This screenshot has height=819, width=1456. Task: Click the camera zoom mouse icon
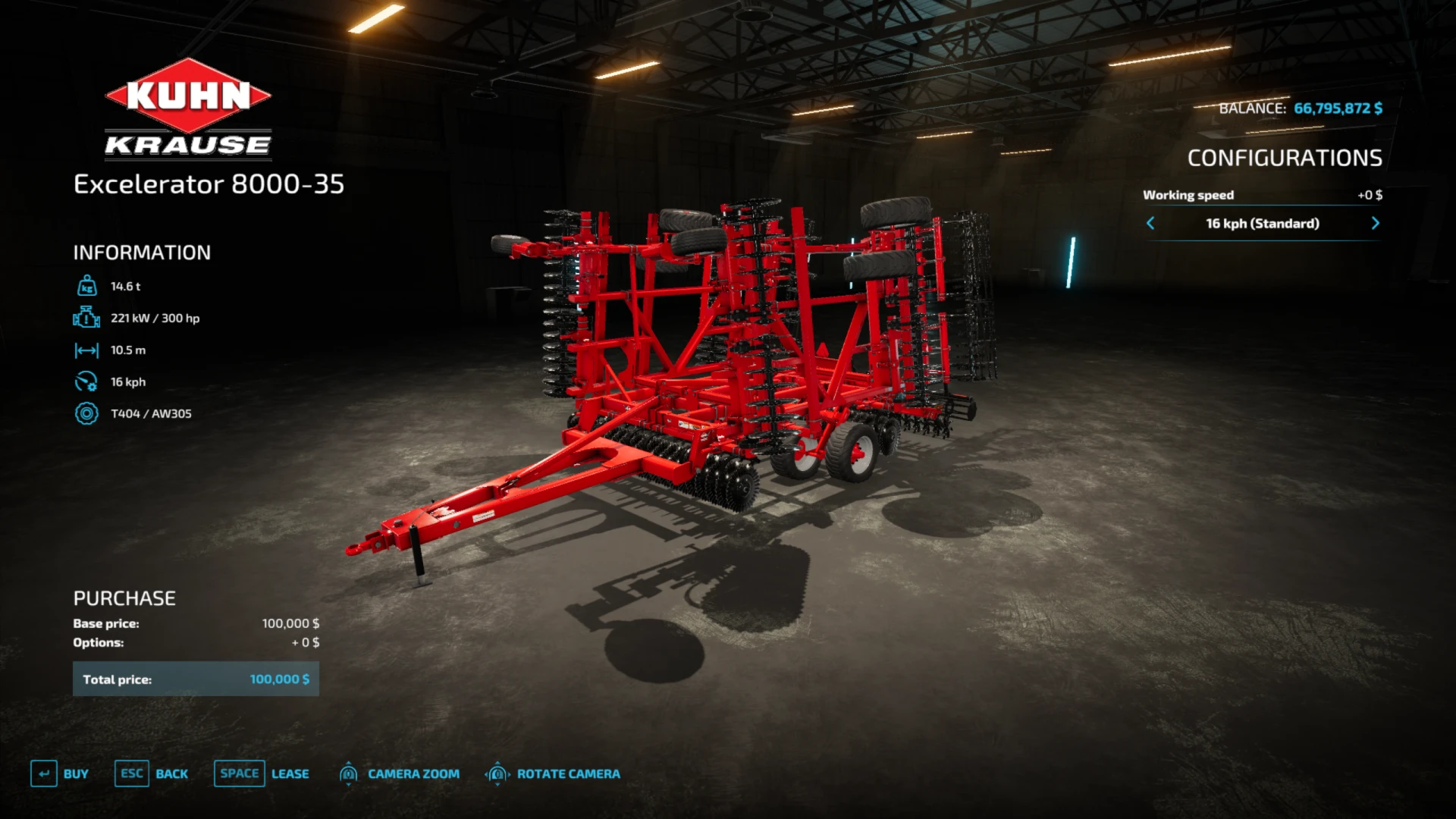350,773
